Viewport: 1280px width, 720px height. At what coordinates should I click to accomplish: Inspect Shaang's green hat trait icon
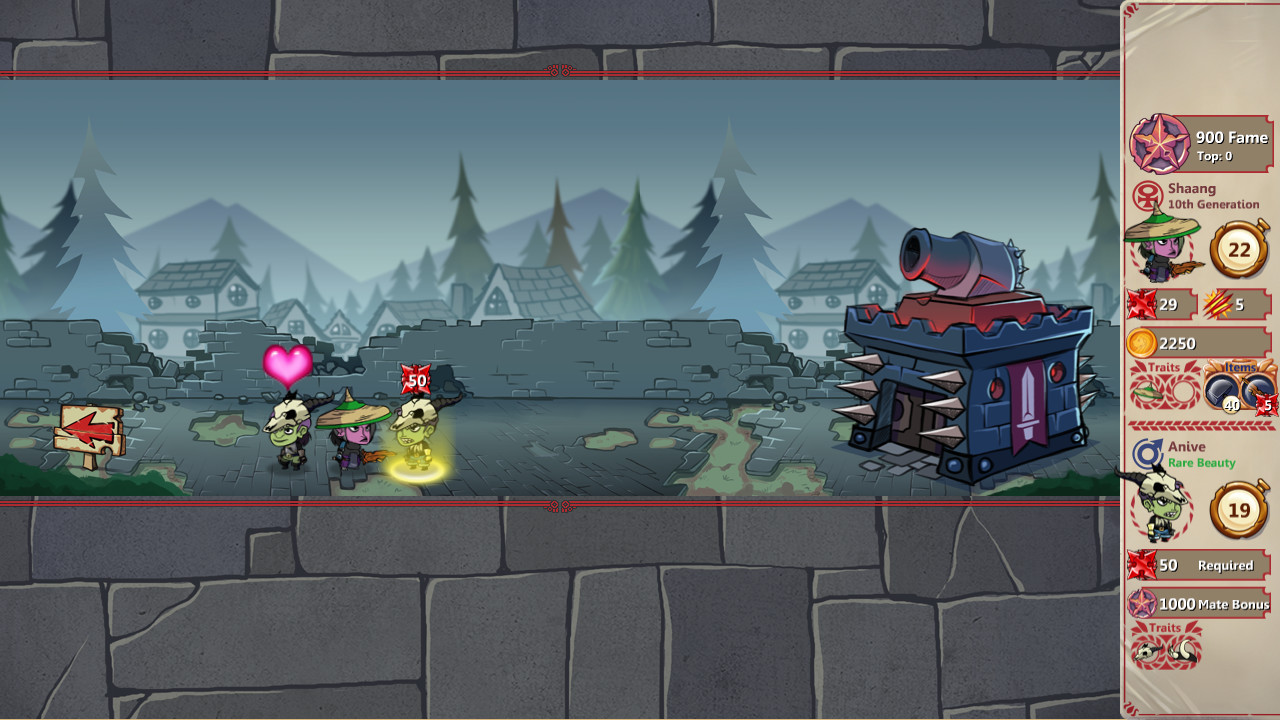coord(1147,391)
